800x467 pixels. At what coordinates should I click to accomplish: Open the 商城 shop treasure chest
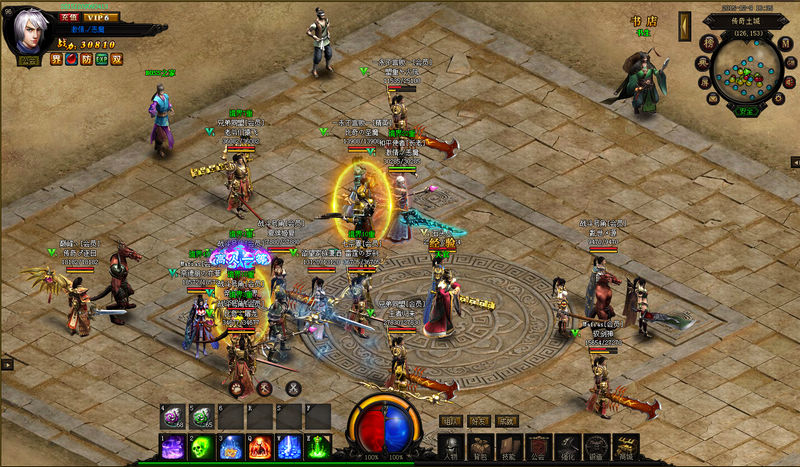(x=625, y=448)
